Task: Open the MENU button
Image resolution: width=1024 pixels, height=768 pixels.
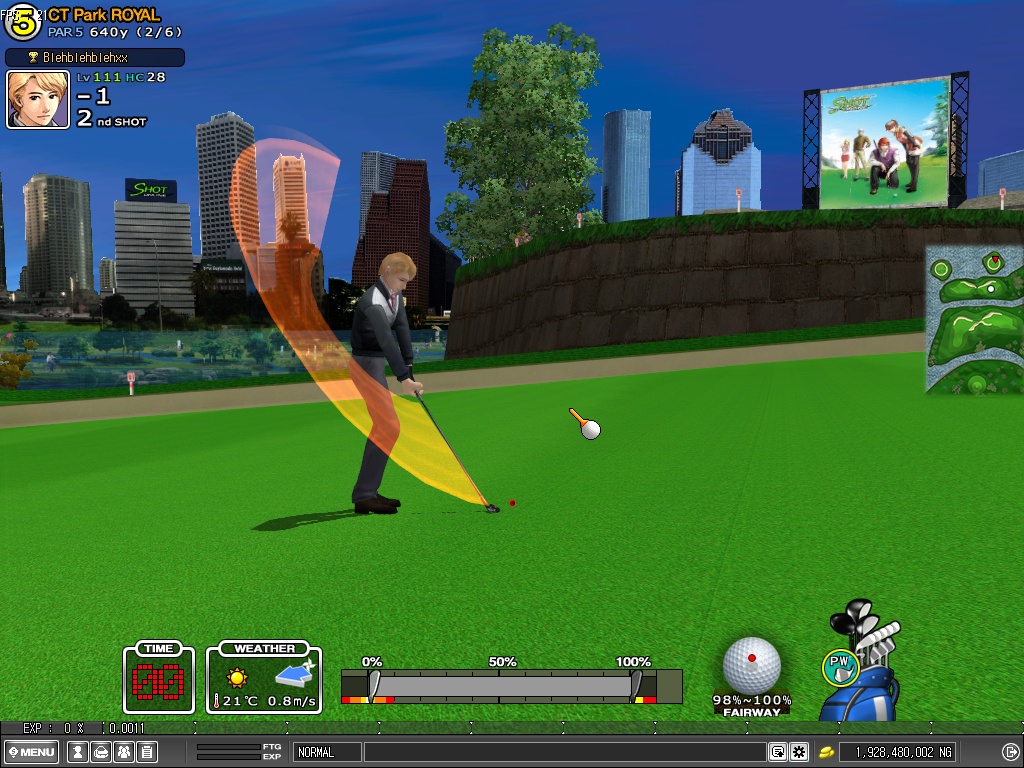Action: (x=32, y=752)
